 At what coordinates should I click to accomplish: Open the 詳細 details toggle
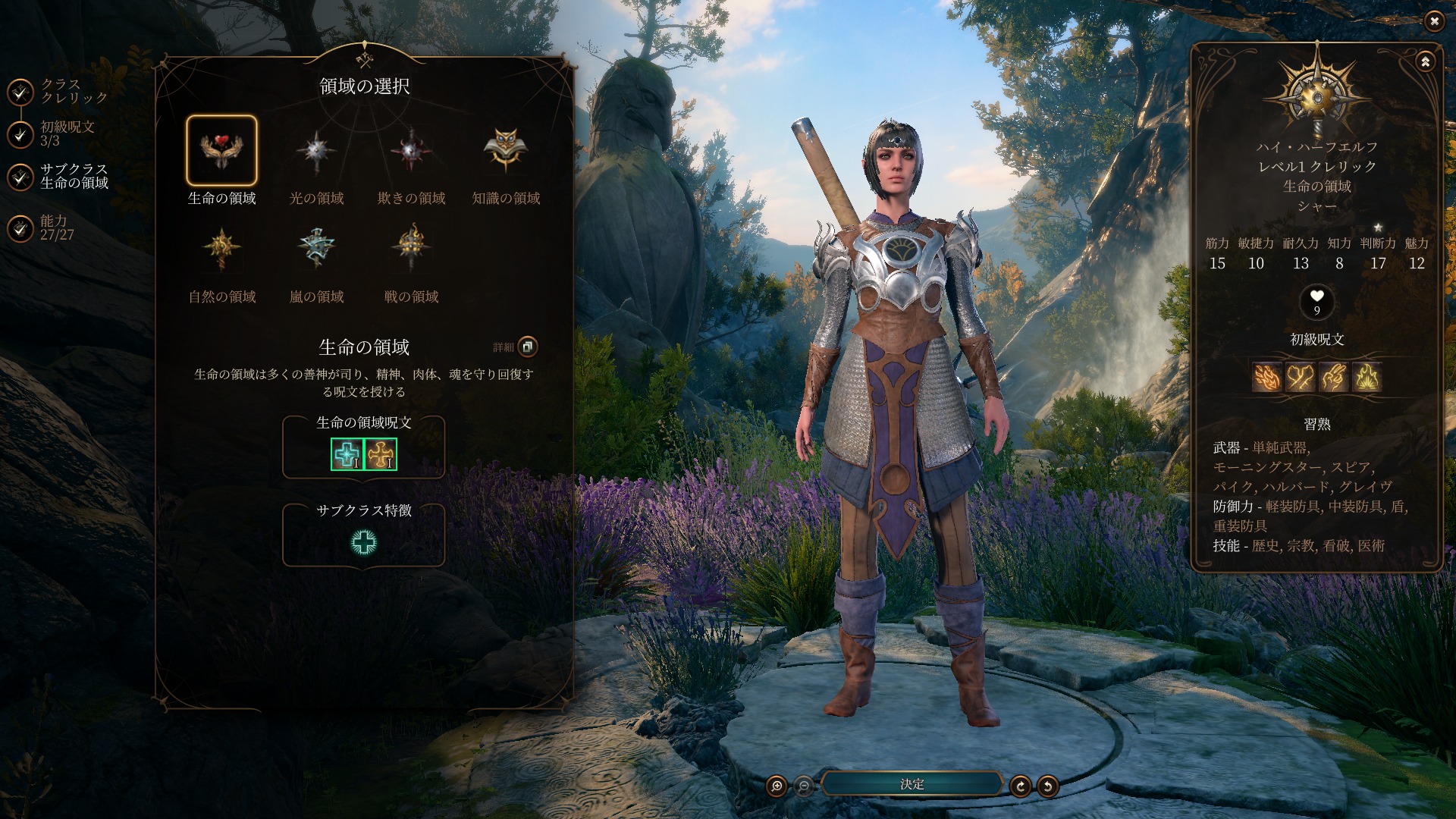tap(527, 347)
